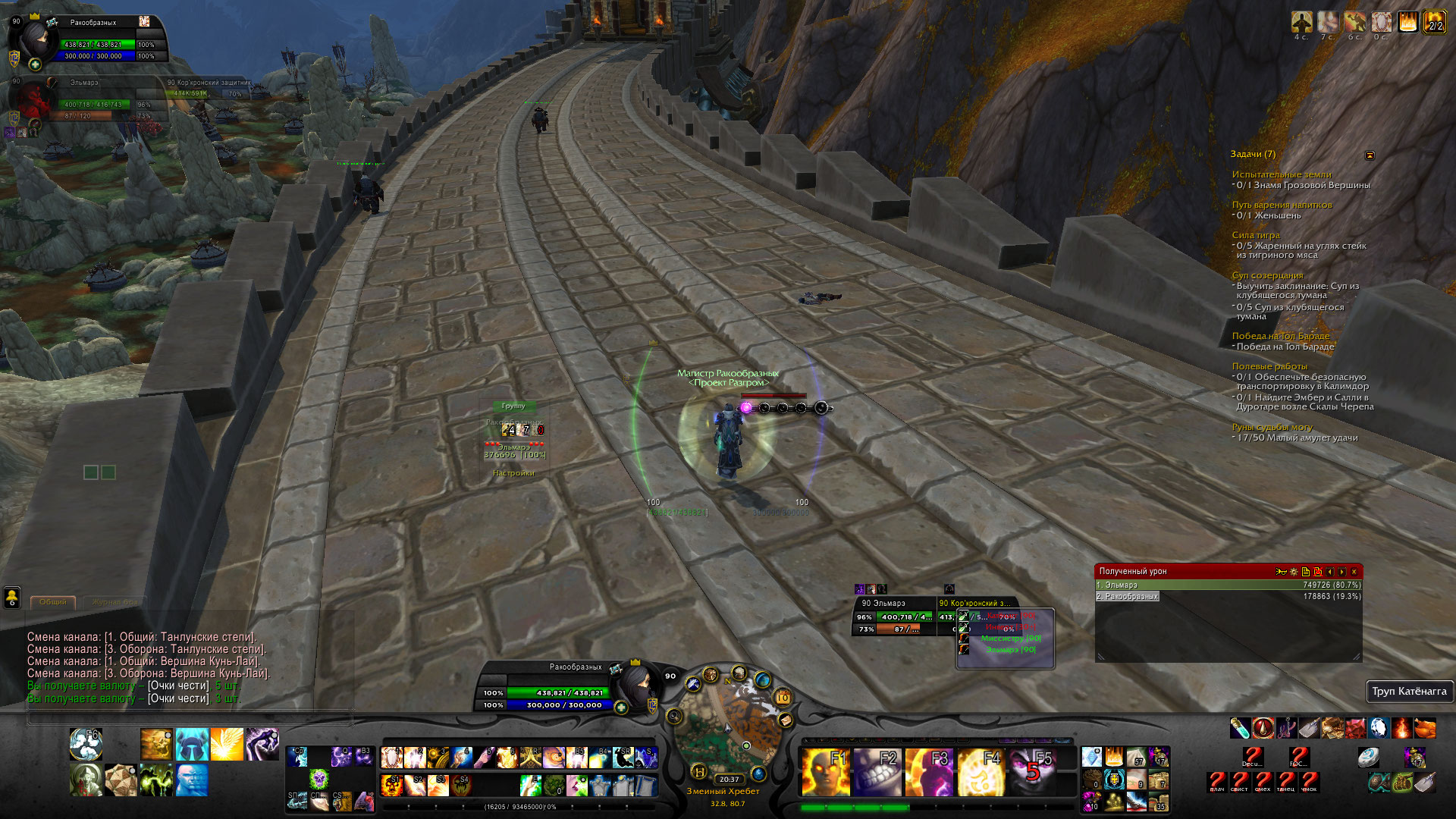Image resolution: width=1456 pixels, height=819 pixels.
Task: Activate the F2 grinning teeth ability
Action: tap(876, 770)
